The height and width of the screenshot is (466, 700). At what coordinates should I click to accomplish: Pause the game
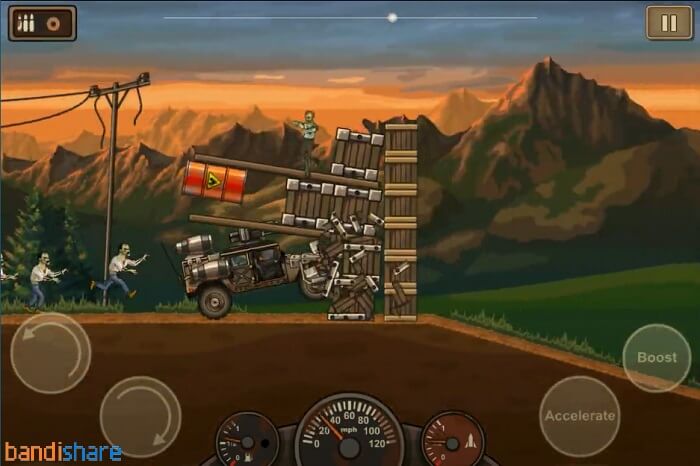coord(663,22)
